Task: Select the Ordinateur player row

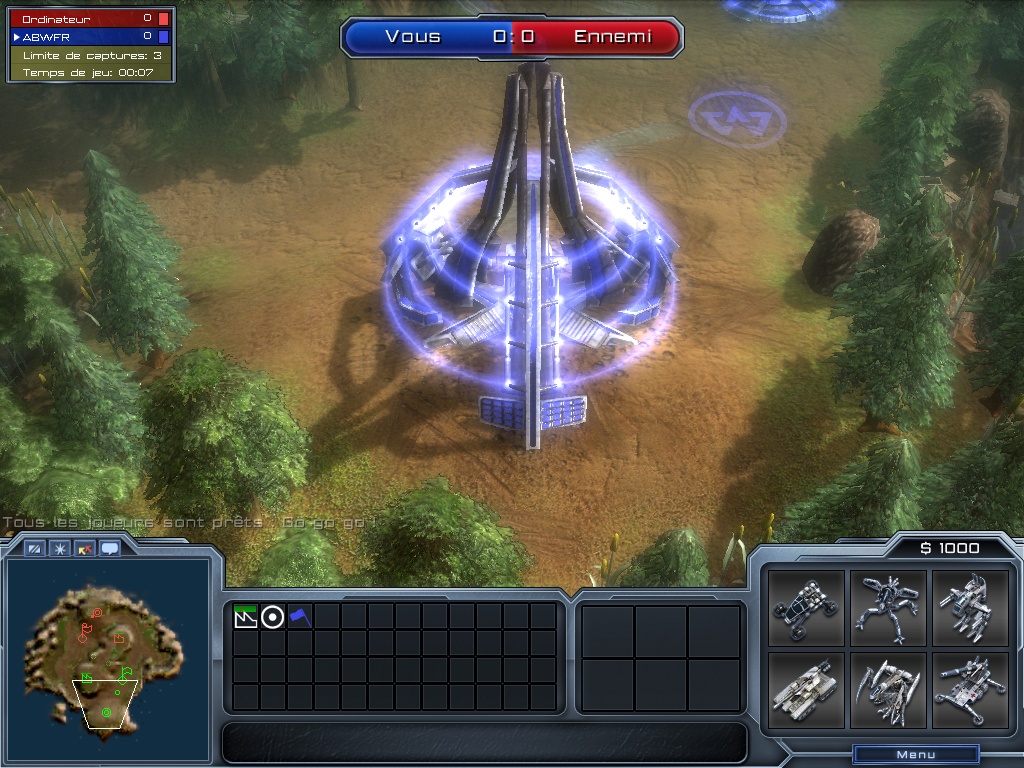Action: [90, 18]
